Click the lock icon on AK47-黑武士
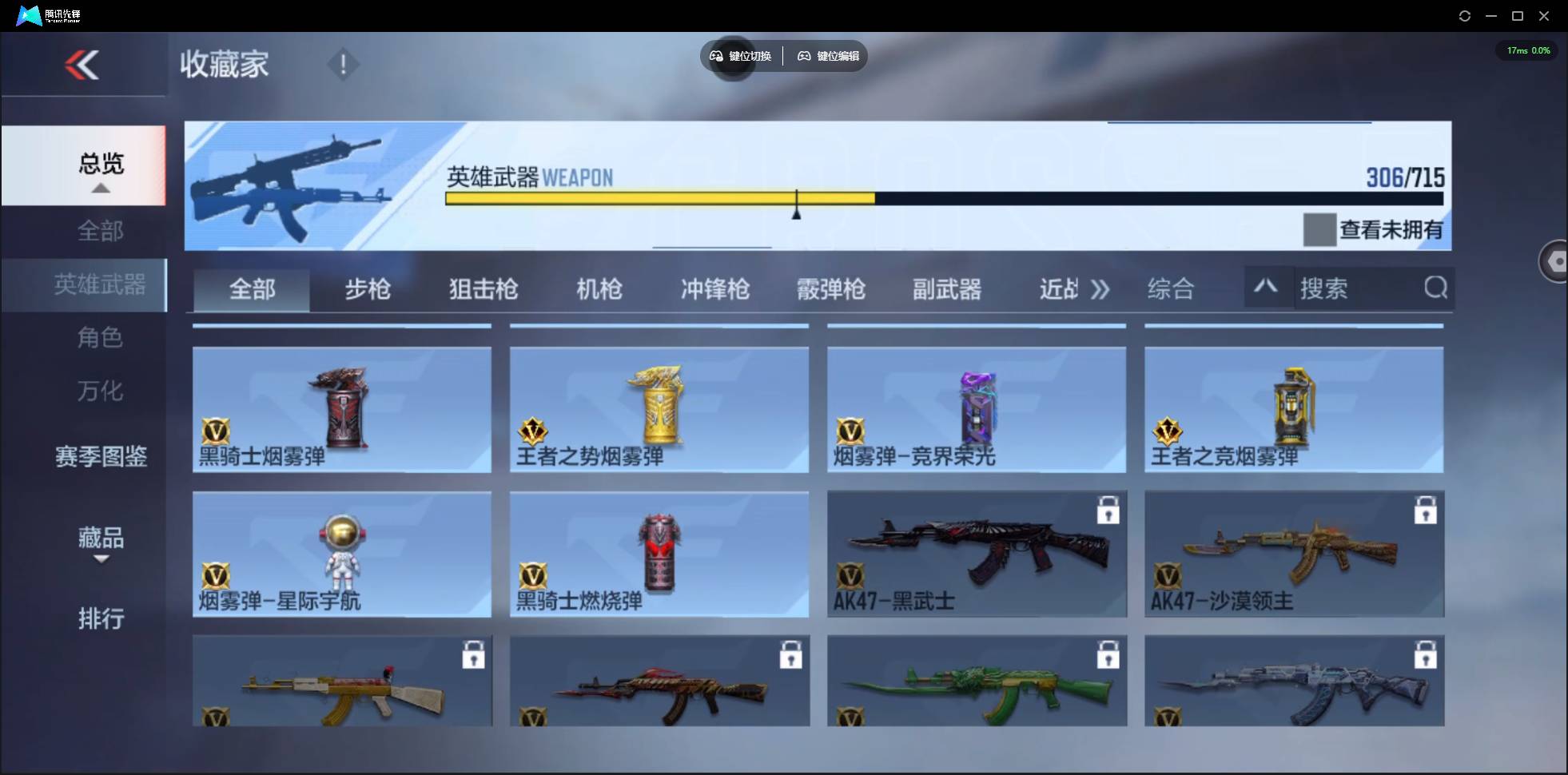 click(x=1110, y=511)
